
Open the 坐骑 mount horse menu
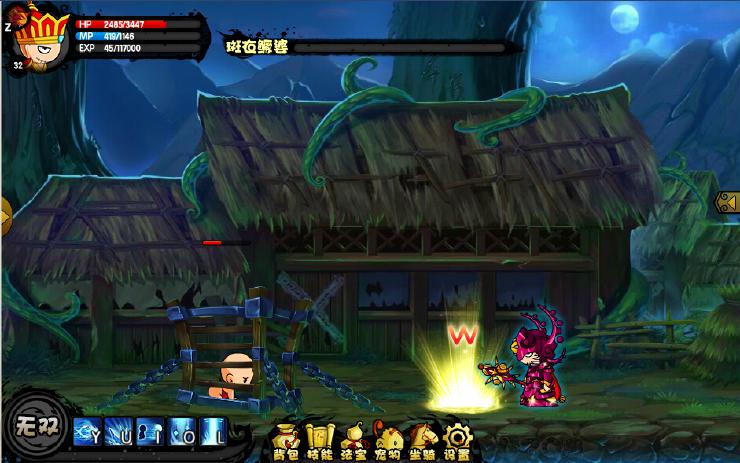[x=423, y=439]
